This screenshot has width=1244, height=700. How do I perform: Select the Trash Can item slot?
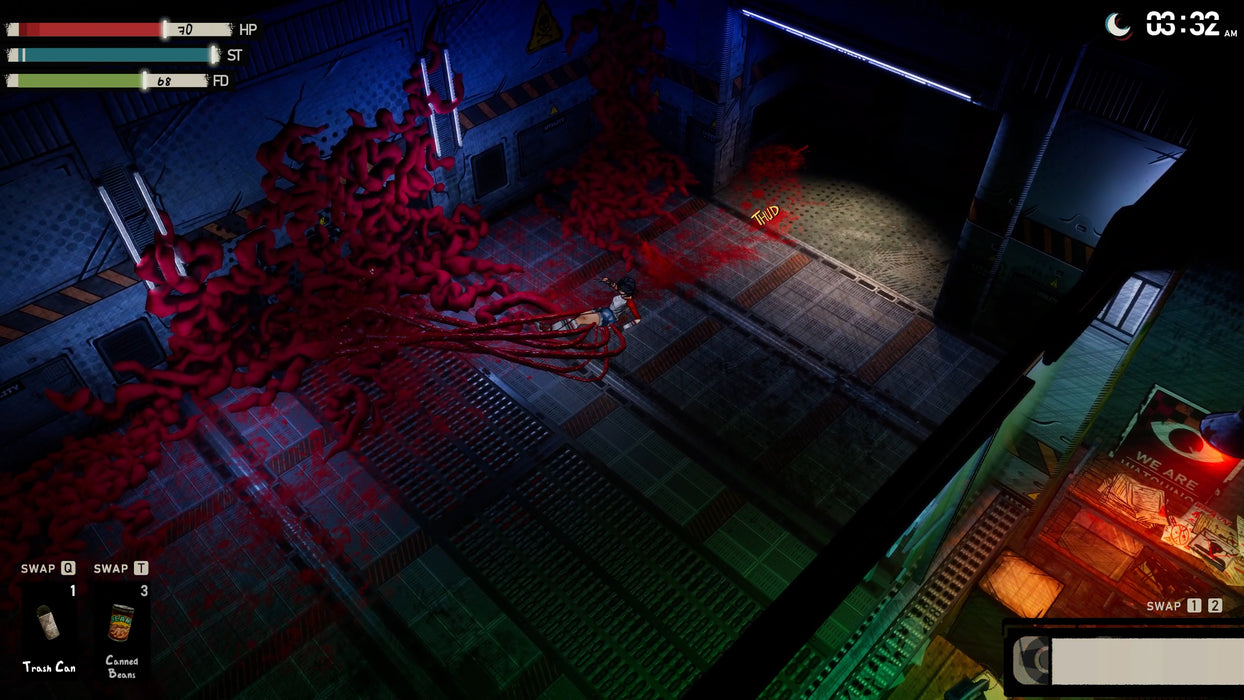pos(50,624)
